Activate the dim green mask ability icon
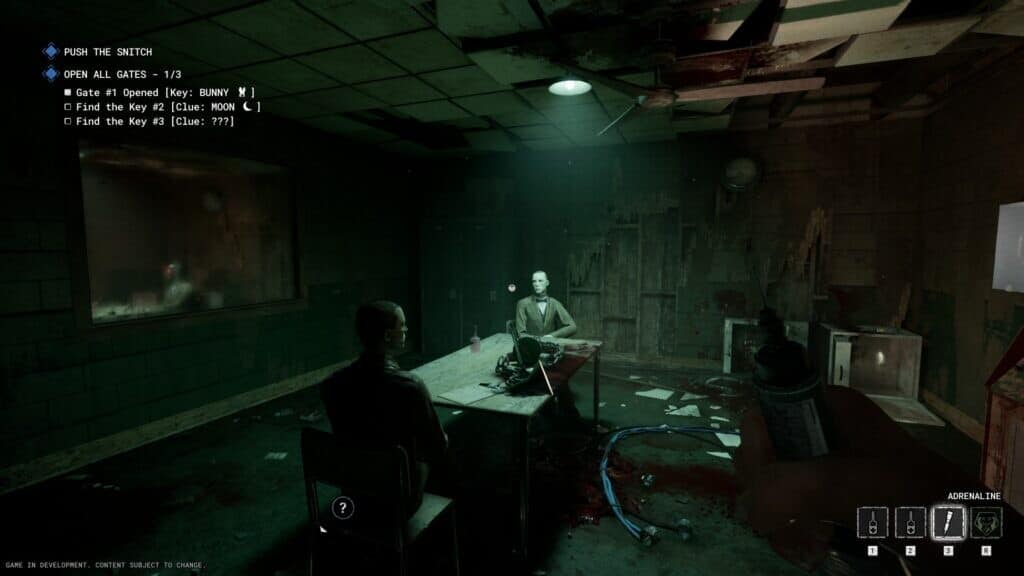Screen dimensions: 1024x576 point(986,522)
